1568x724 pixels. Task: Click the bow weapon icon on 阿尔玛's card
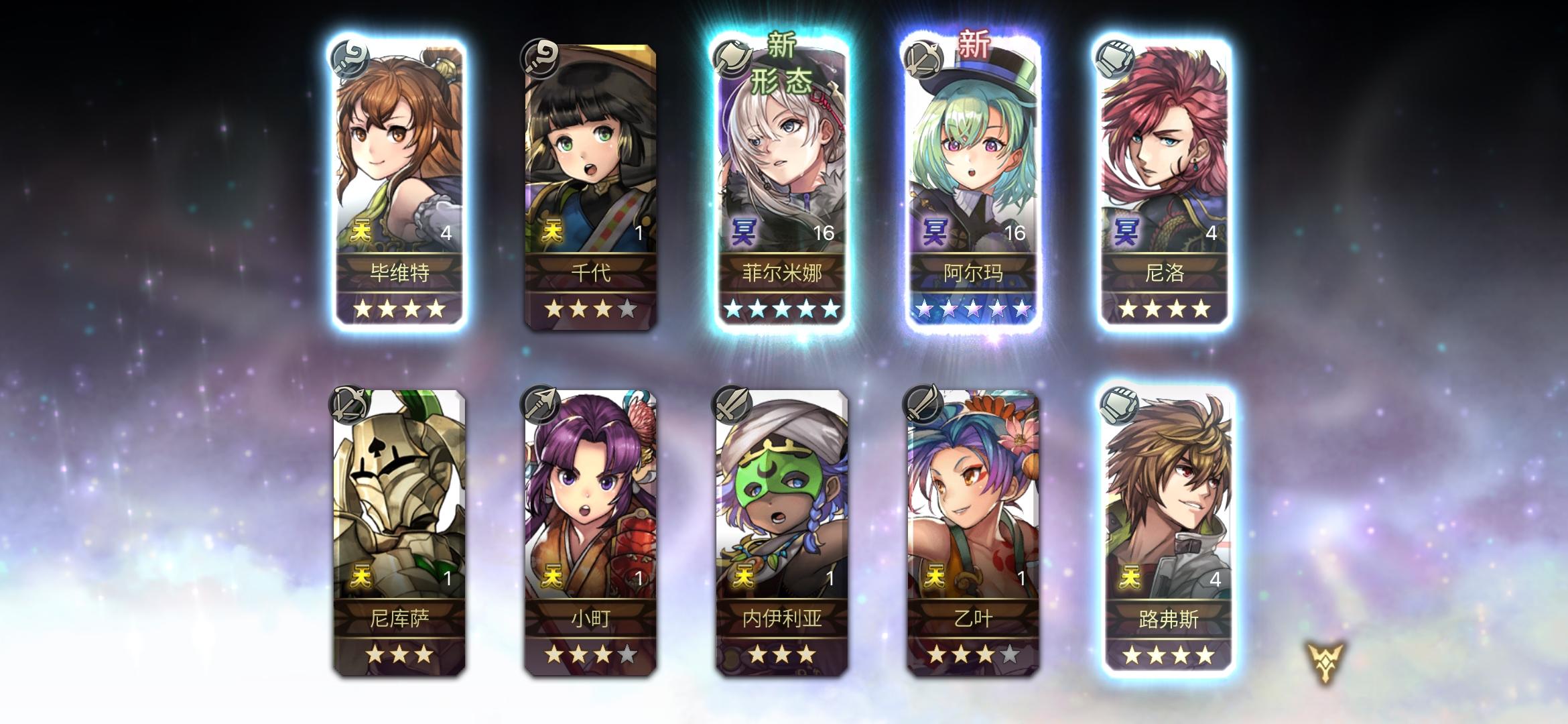coord(923,60)
